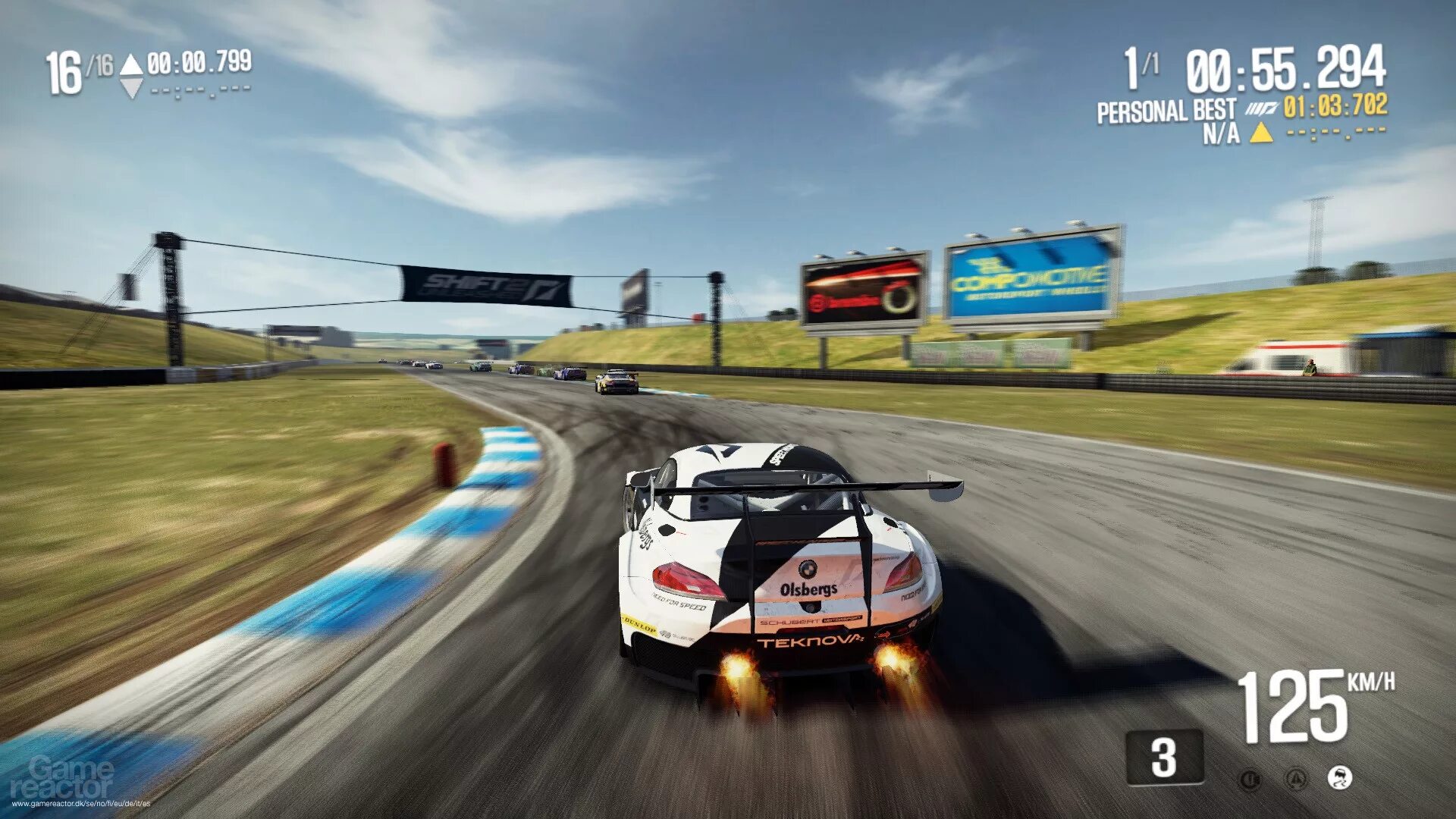Click the ABS brake assist icon
This screenshot has width=1456, height=819.
tap(1250, 779)
